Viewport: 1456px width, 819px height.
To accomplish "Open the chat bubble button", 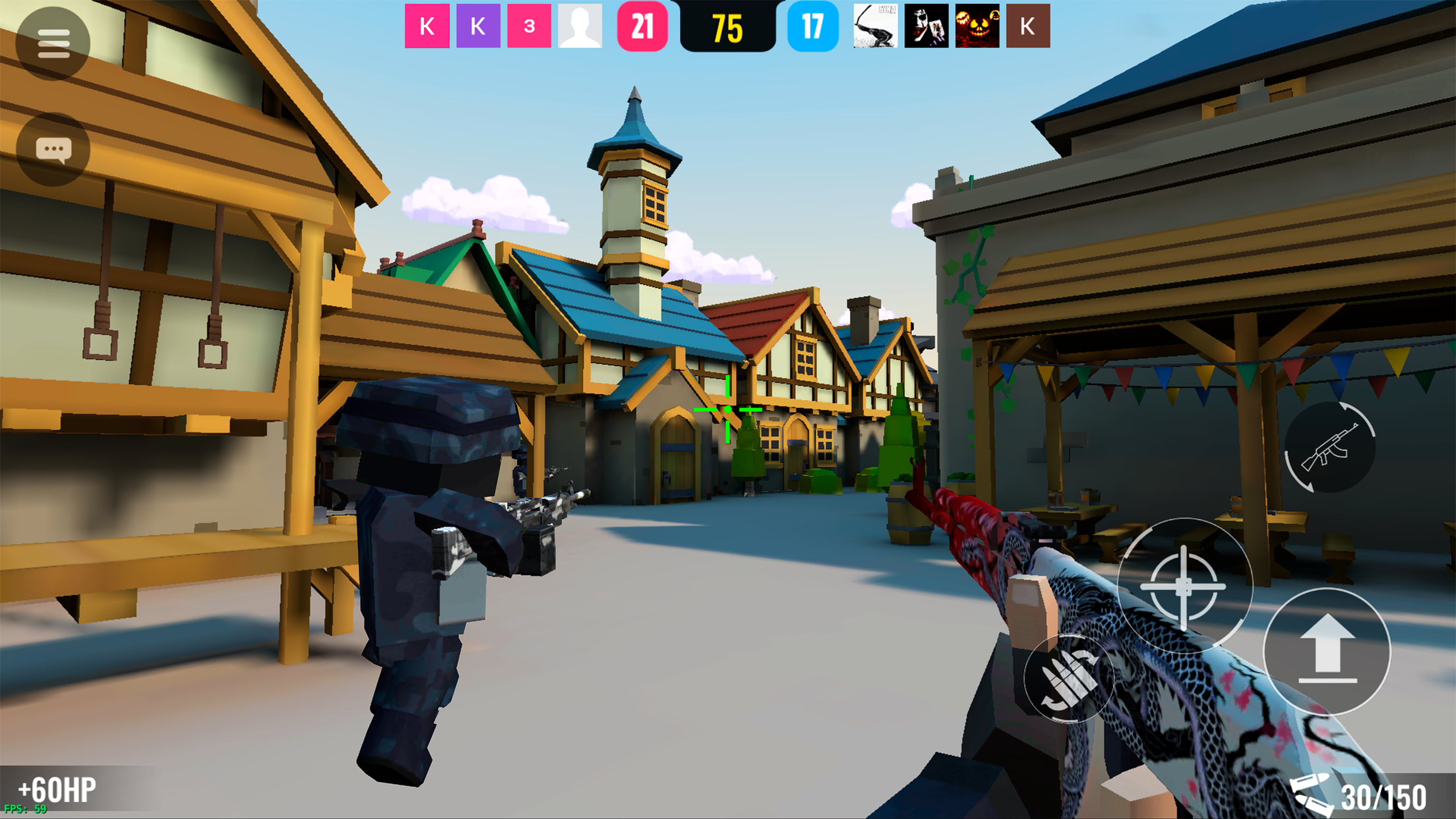I will click(x=53, y=150).
